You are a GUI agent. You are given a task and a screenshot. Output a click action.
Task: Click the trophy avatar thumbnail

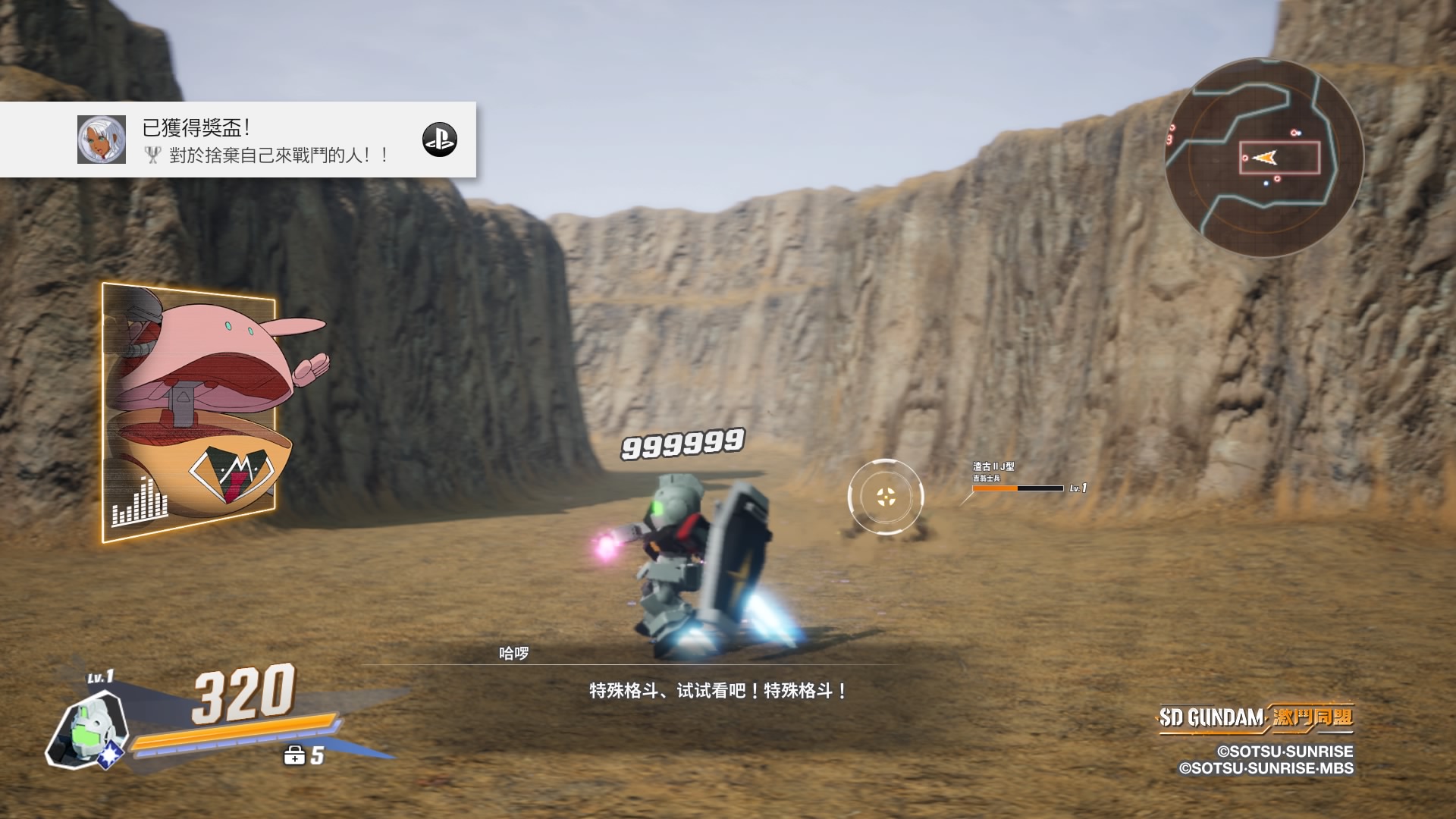(102, 140)
